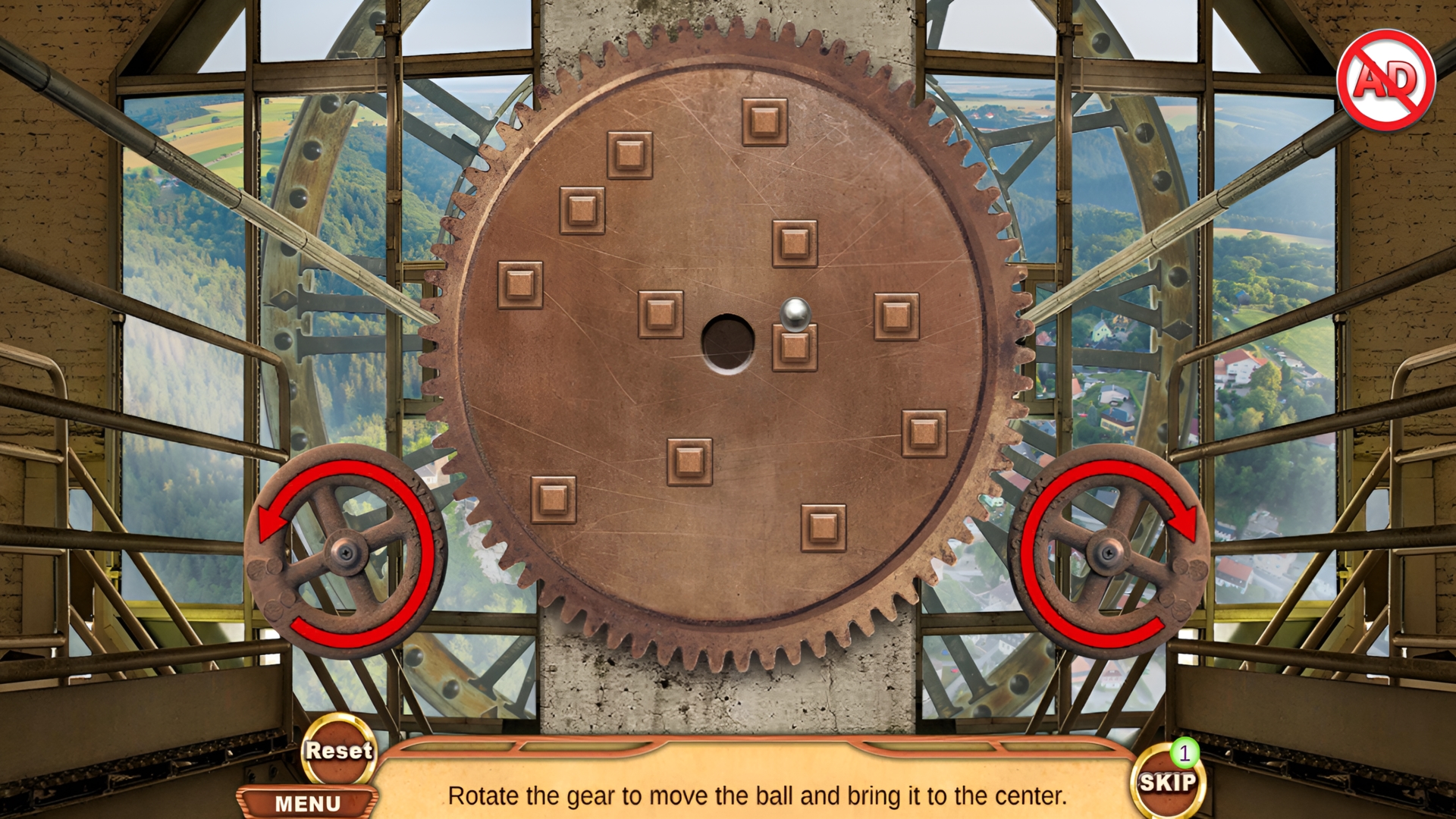Screen dimensions: 1456x819
Task: Click the square peg at the gear's top
Action: [x=764, y=123]
